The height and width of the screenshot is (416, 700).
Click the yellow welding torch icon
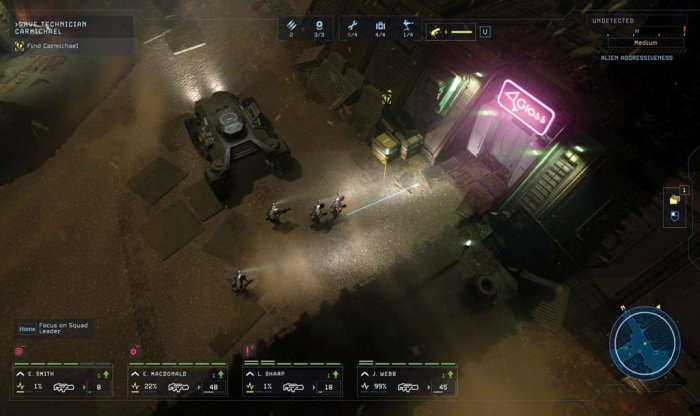(437, 32)
